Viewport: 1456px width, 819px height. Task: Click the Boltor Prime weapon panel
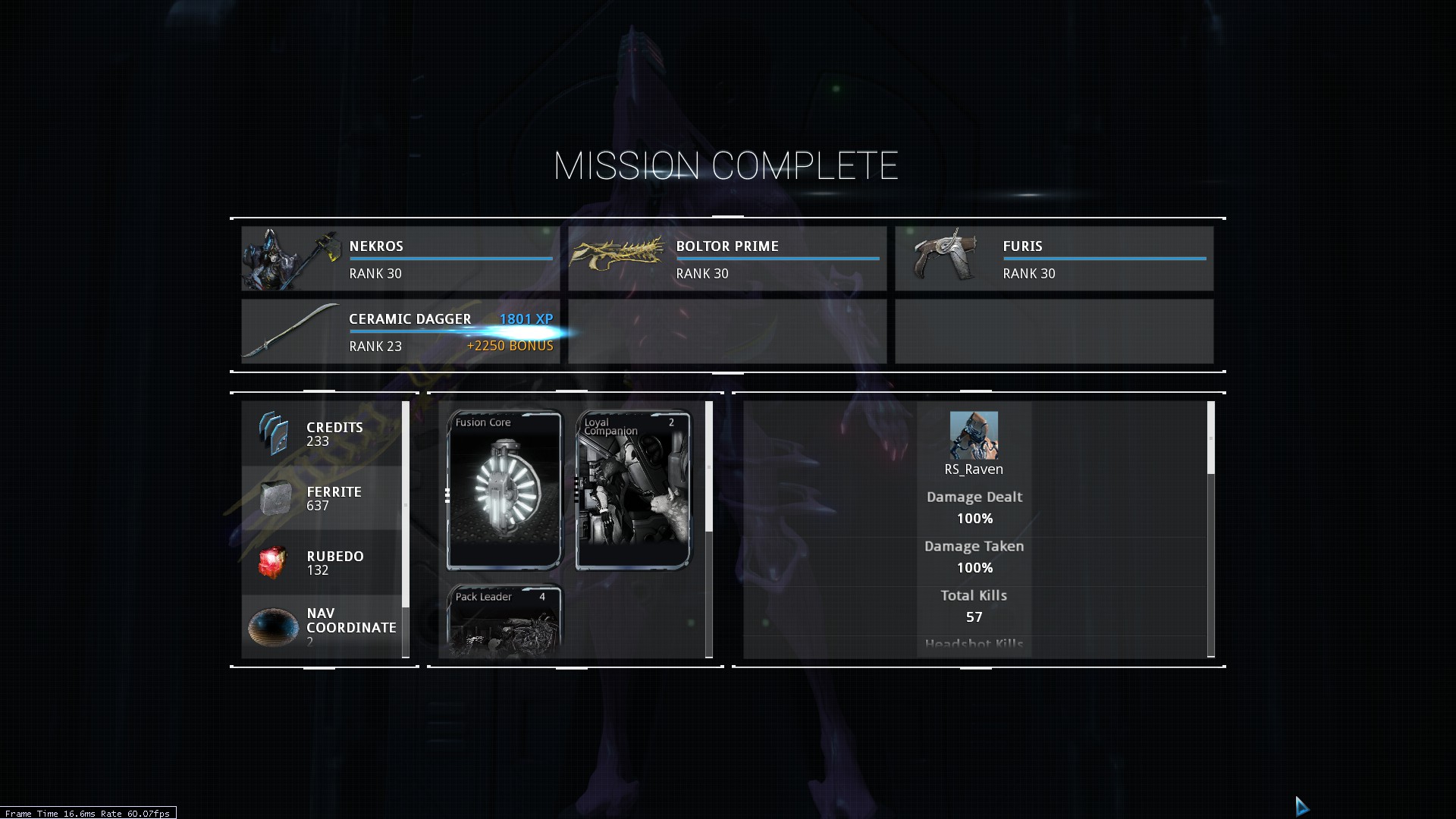click(727, 259)
